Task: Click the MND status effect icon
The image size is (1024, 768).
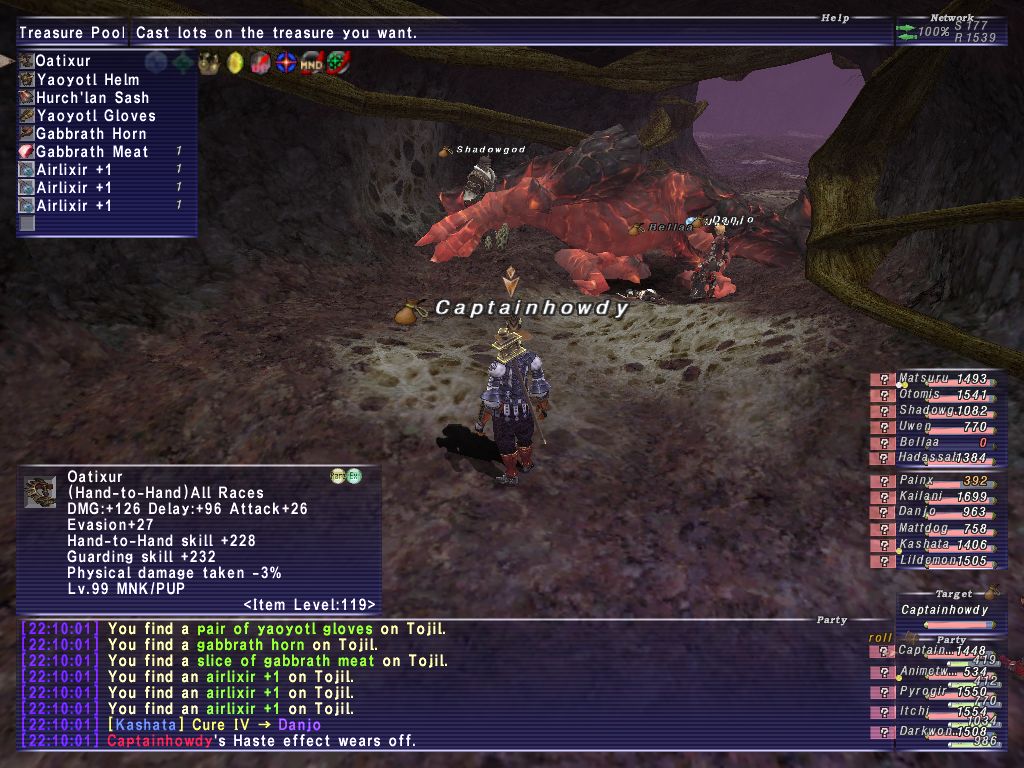Action: (x=313, y=62)
